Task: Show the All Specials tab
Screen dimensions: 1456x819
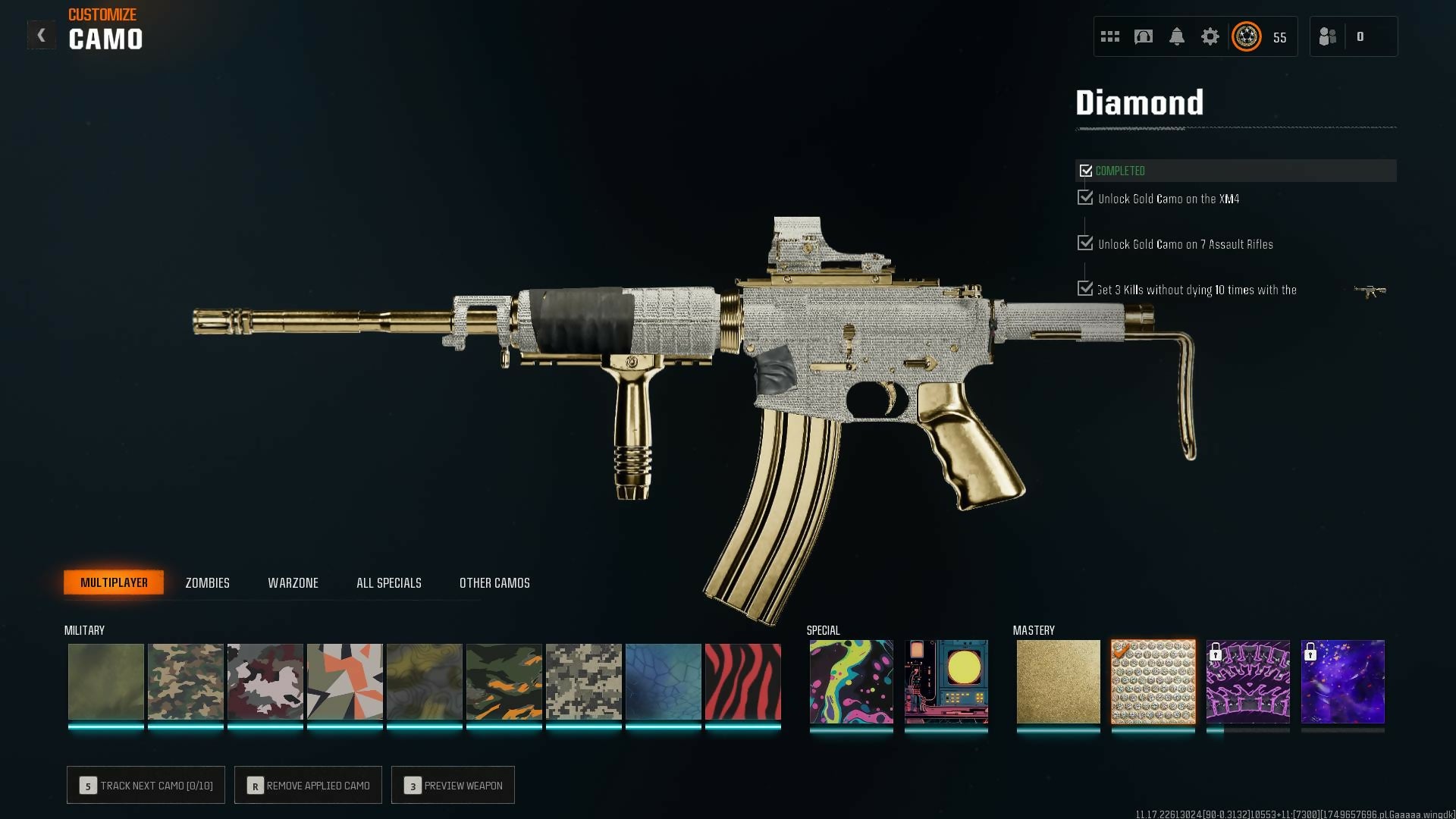Action: pyautogui.click(x=388, y=582)
